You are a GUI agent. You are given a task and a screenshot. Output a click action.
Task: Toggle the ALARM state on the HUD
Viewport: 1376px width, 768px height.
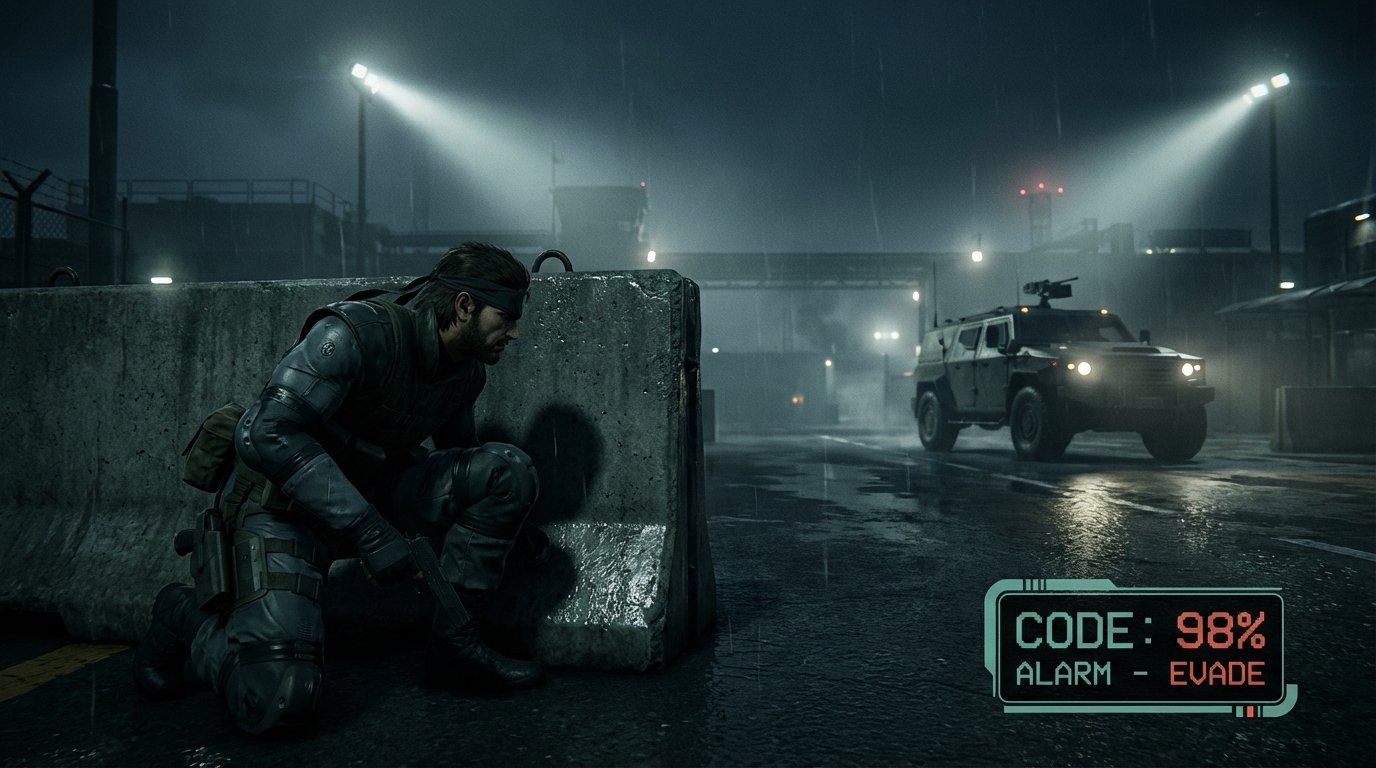[1063, 671]
